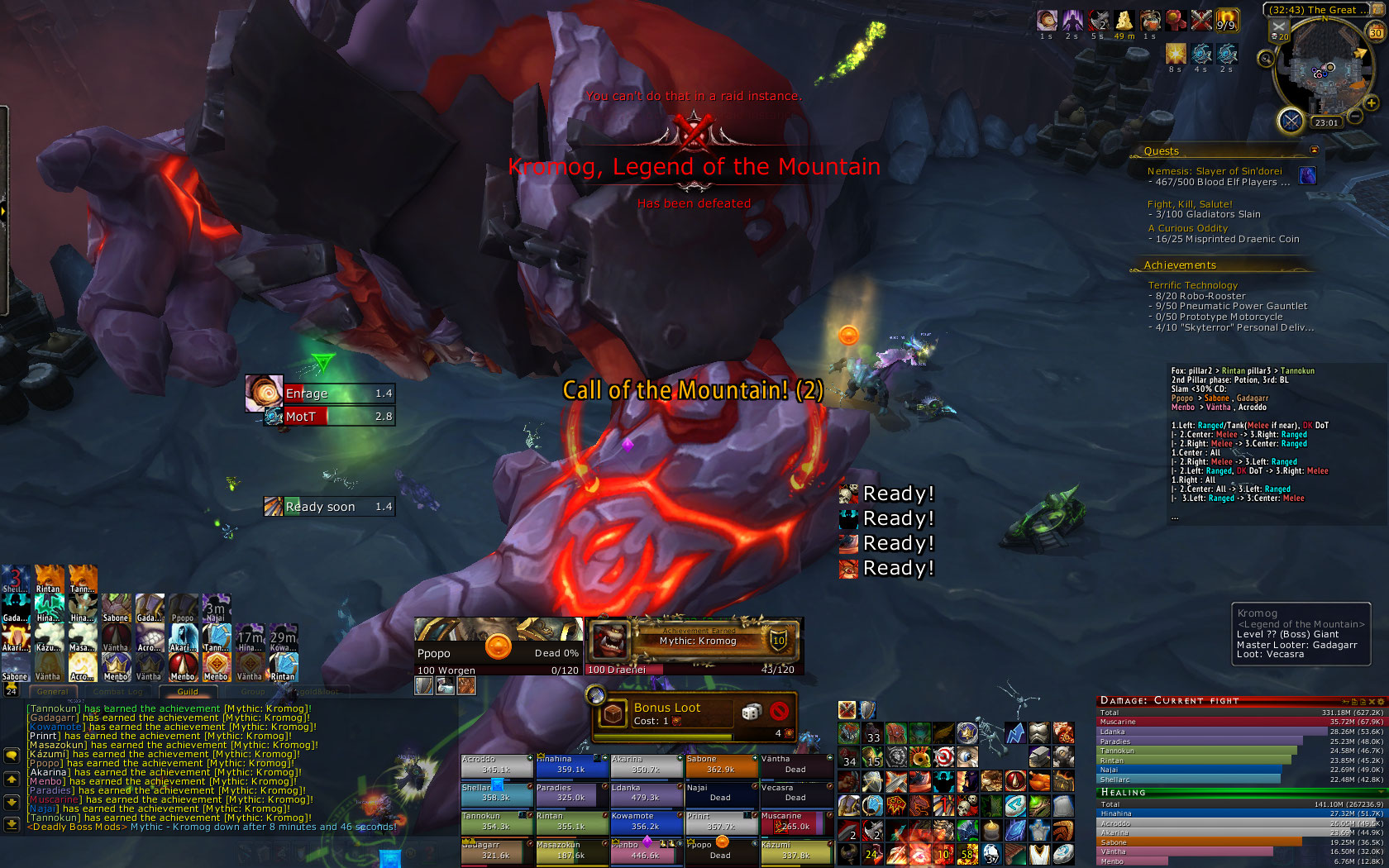Click the minimap tracking magnifier button

coord(1266,59)
